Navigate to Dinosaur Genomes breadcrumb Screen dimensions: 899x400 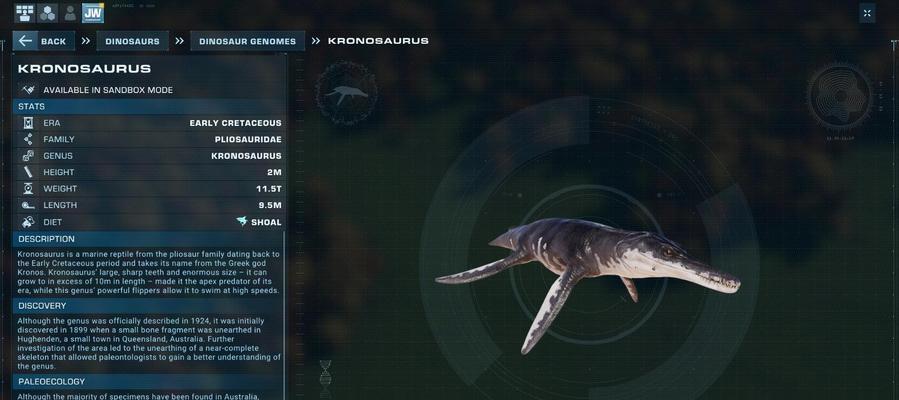(247, 41)
